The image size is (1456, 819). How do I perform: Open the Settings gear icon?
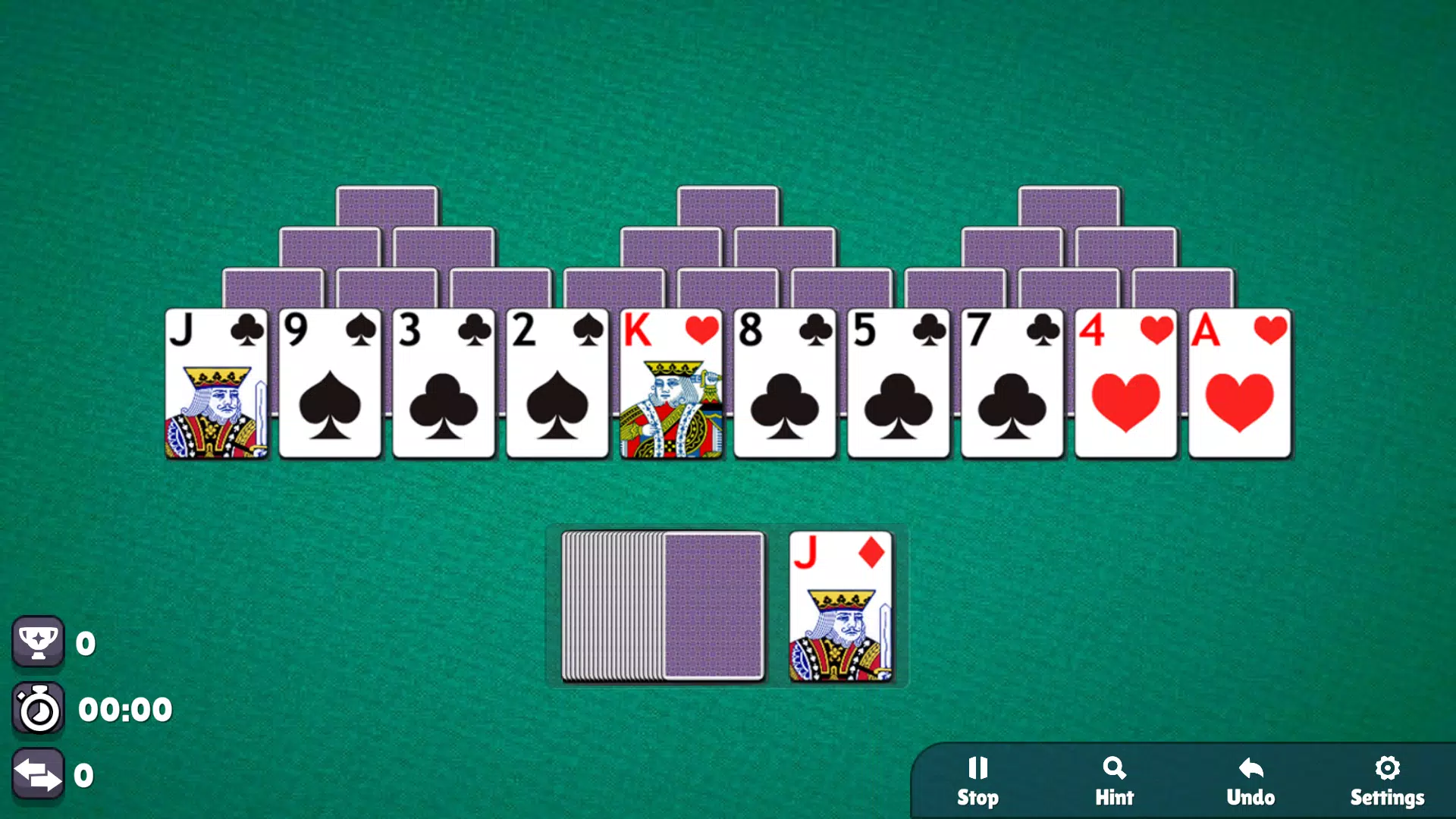1387,768
